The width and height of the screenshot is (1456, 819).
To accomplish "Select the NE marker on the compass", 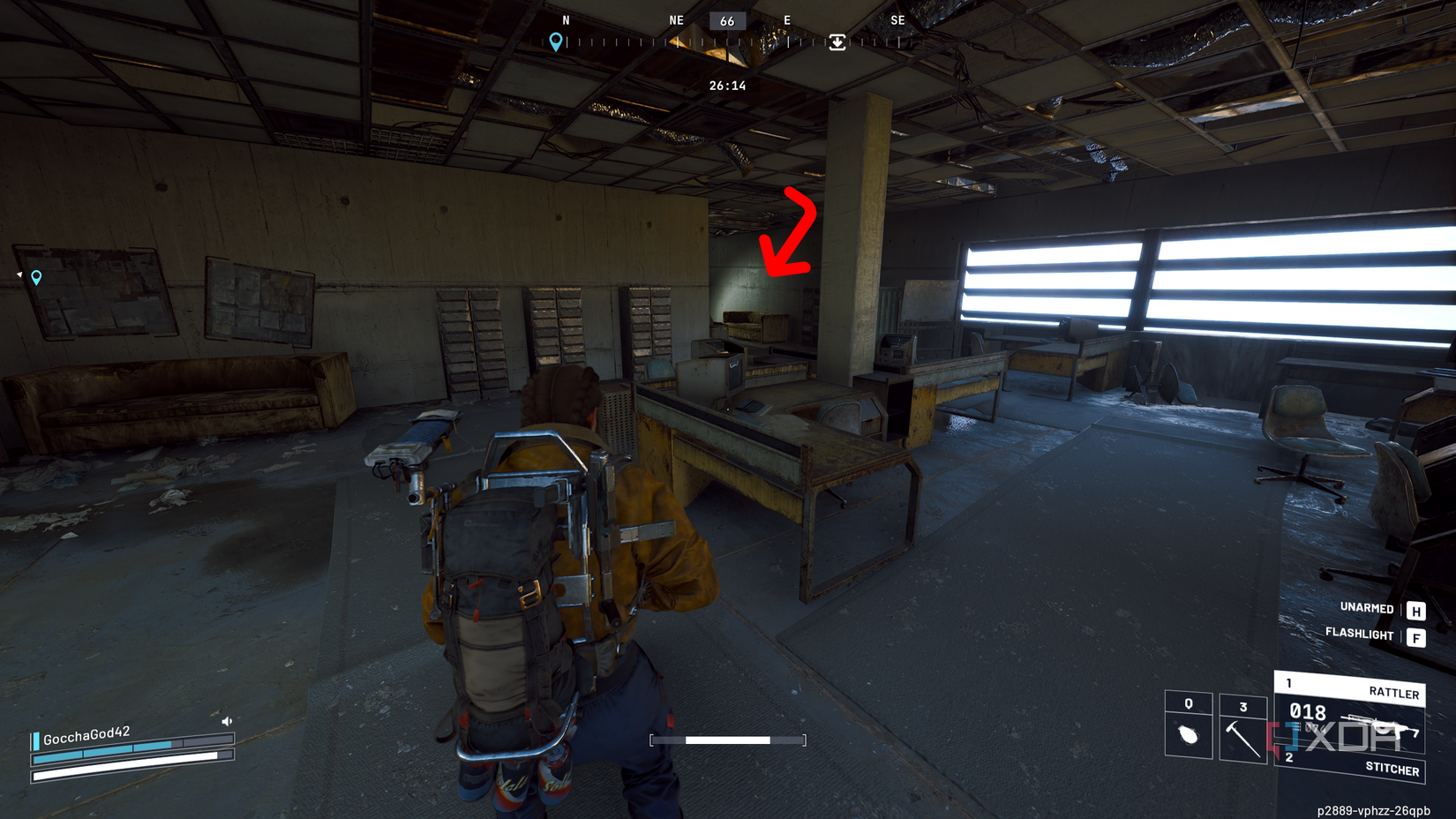I will pyautogui.click(x=676, y=19).
